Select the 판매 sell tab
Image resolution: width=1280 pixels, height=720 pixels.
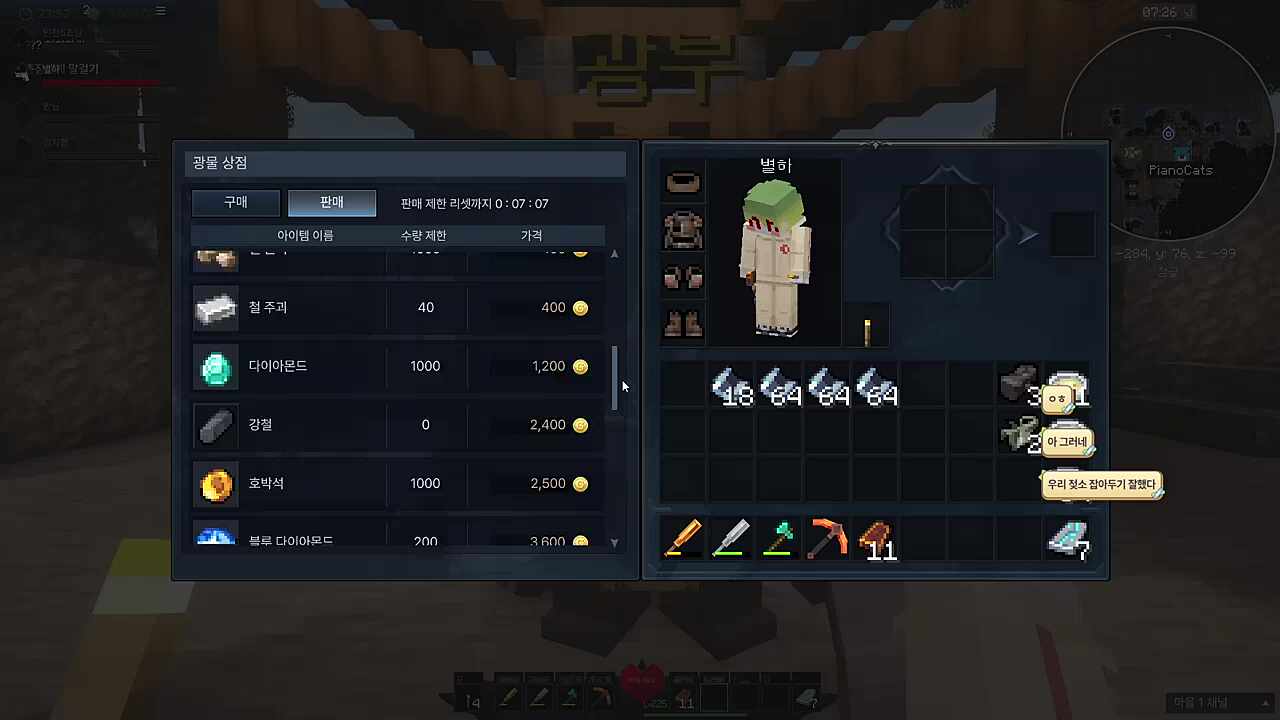(x=331, y=202)
